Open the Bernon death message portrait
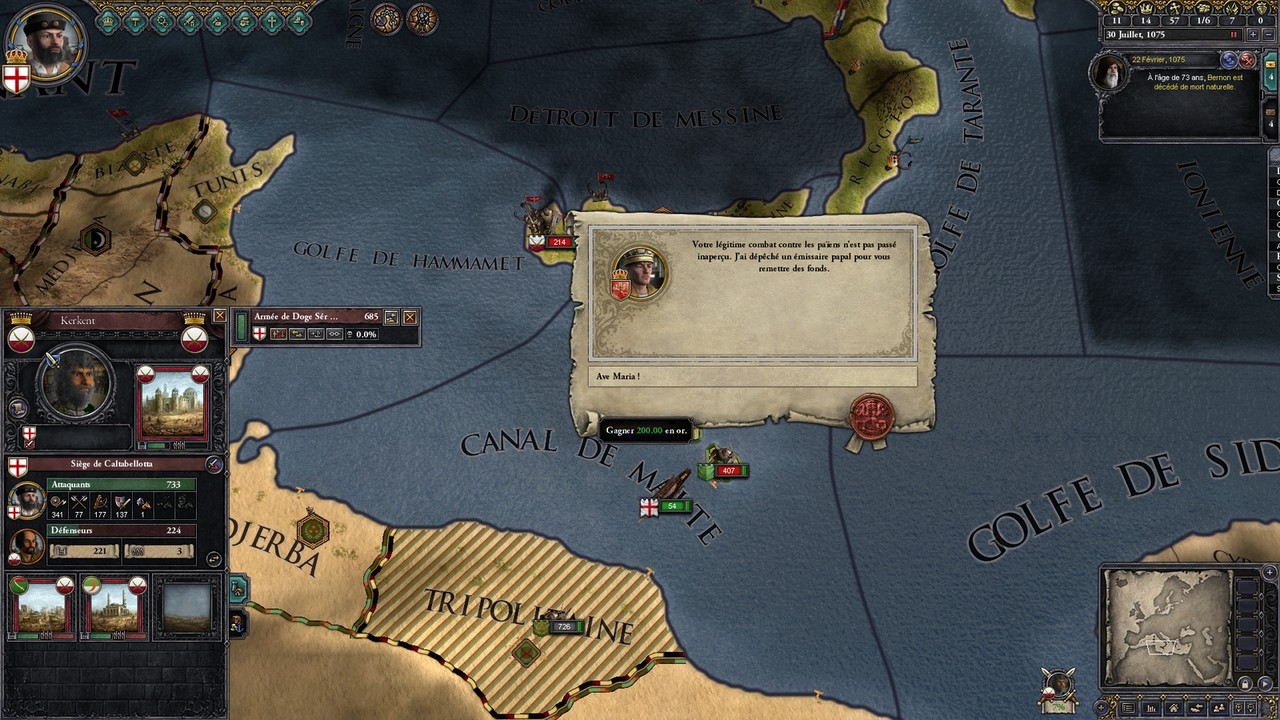Viewport: 1280px width, 720px height. [x=1110, y=74]
